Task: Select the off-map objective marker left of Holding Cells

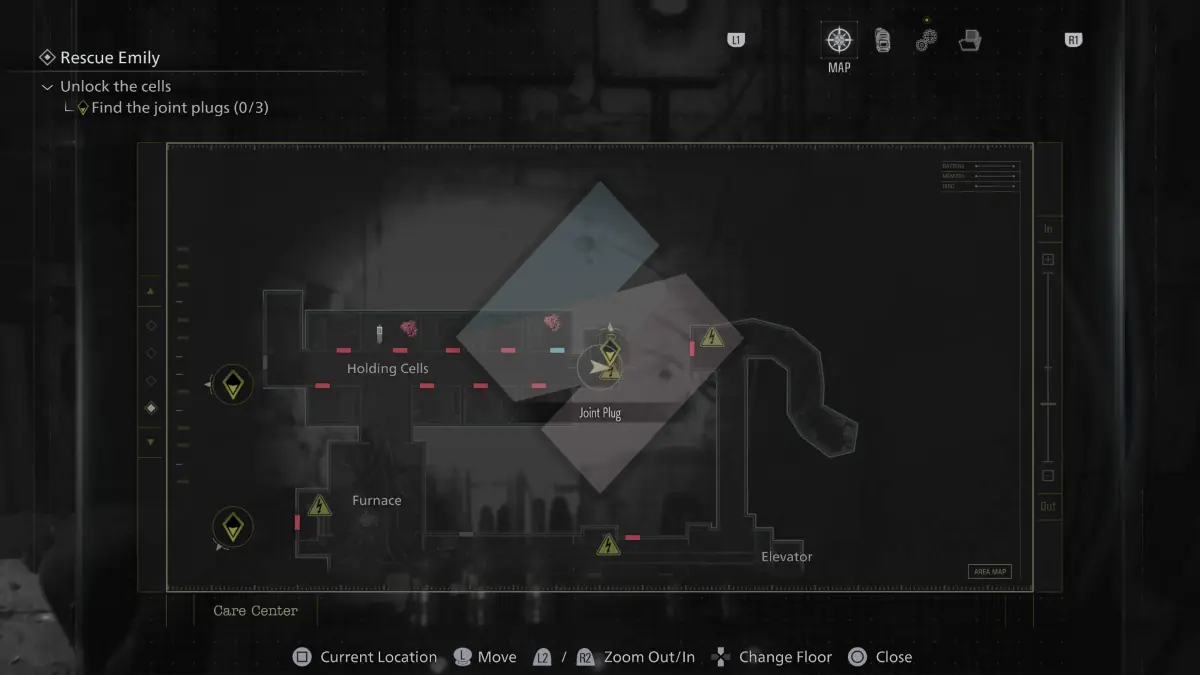Action: [x=233, y=384]
